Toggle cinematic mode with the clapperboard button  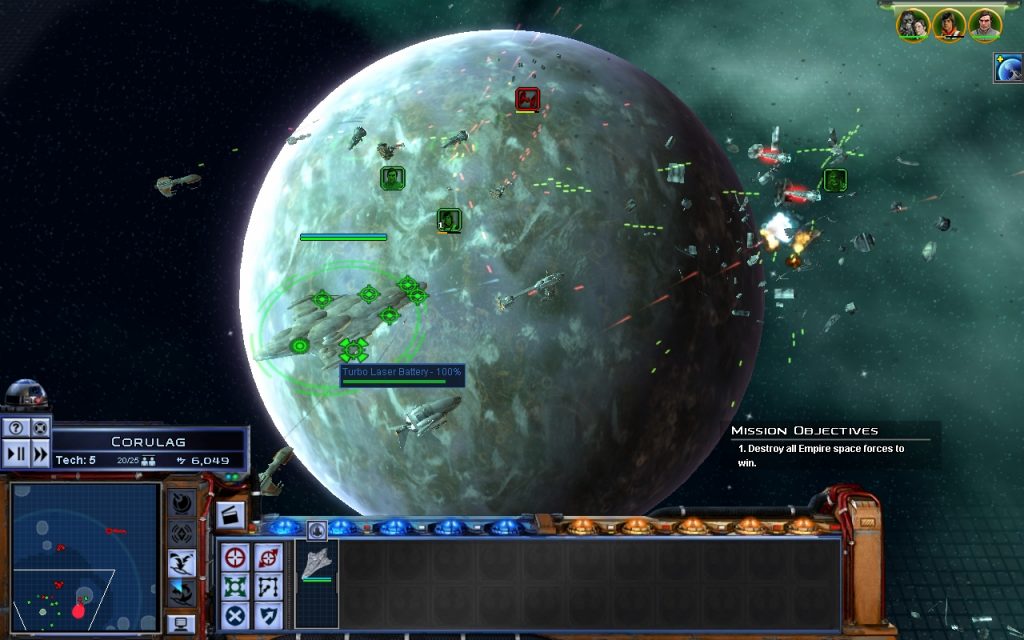point(230,516)
